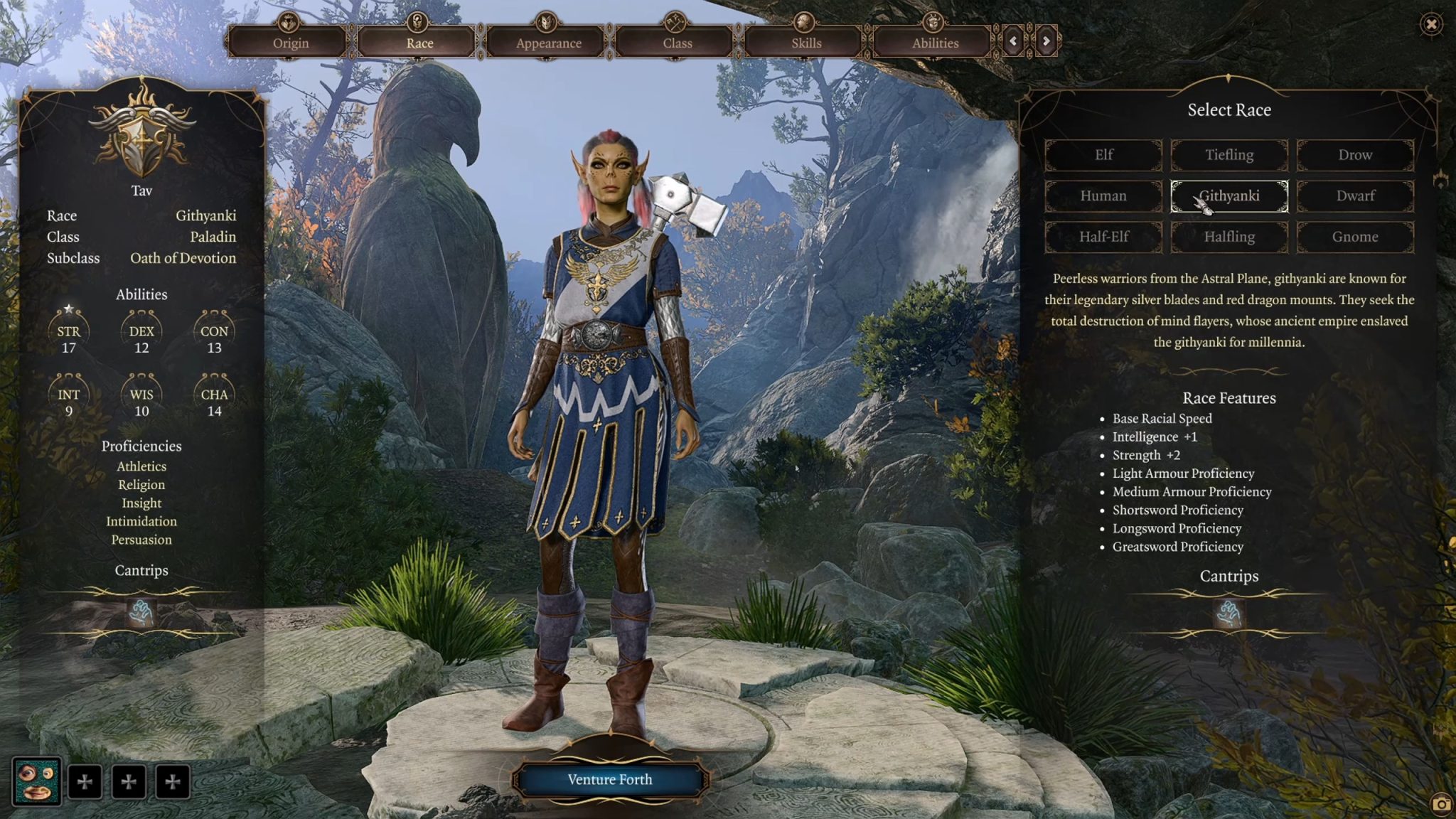The width and height of the screenshot is (1456, 819).
Task: Choose the Elf race
Action: (x=1103, y=155)
